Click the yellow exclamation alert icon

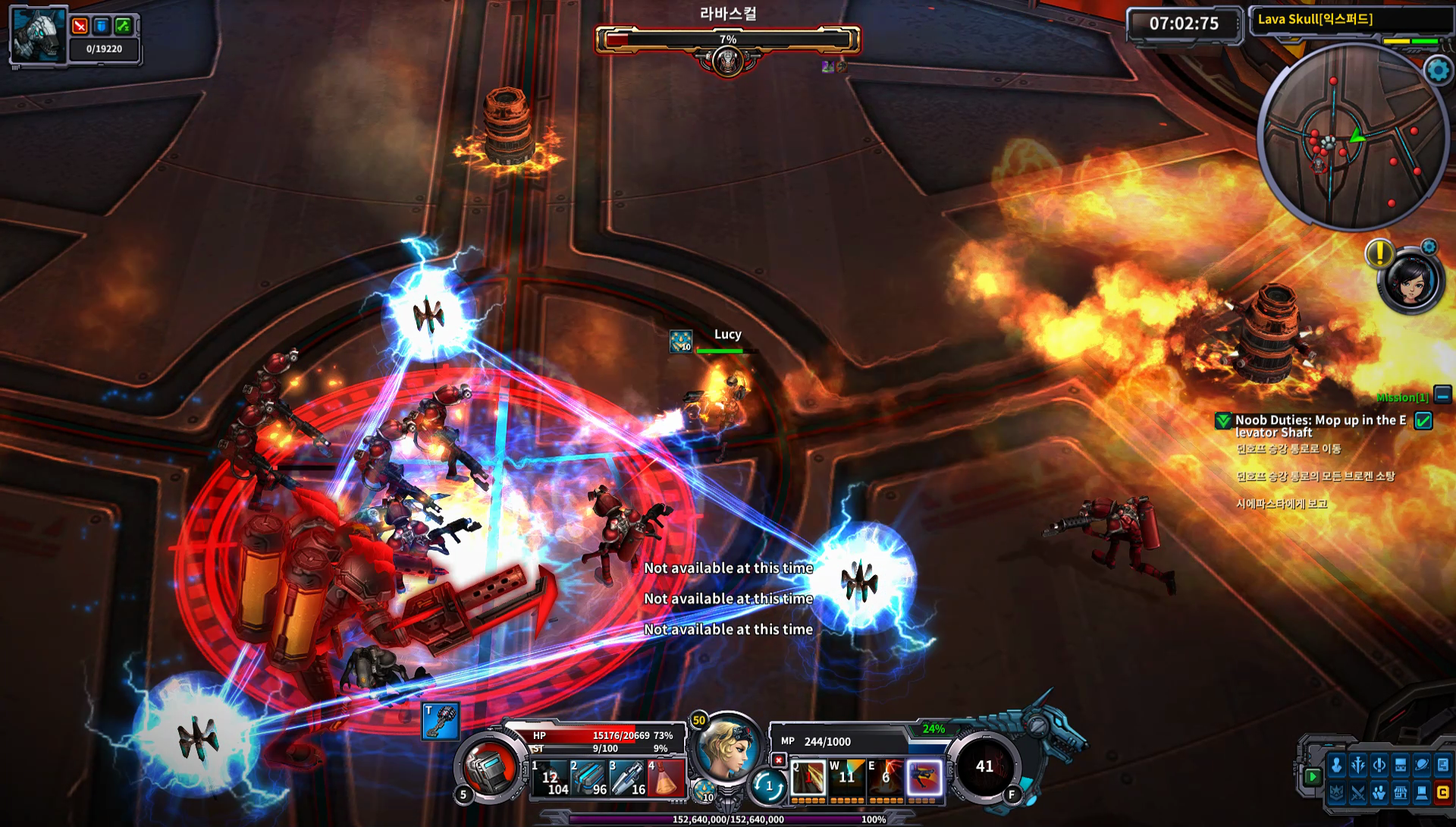click(1379, 253)
